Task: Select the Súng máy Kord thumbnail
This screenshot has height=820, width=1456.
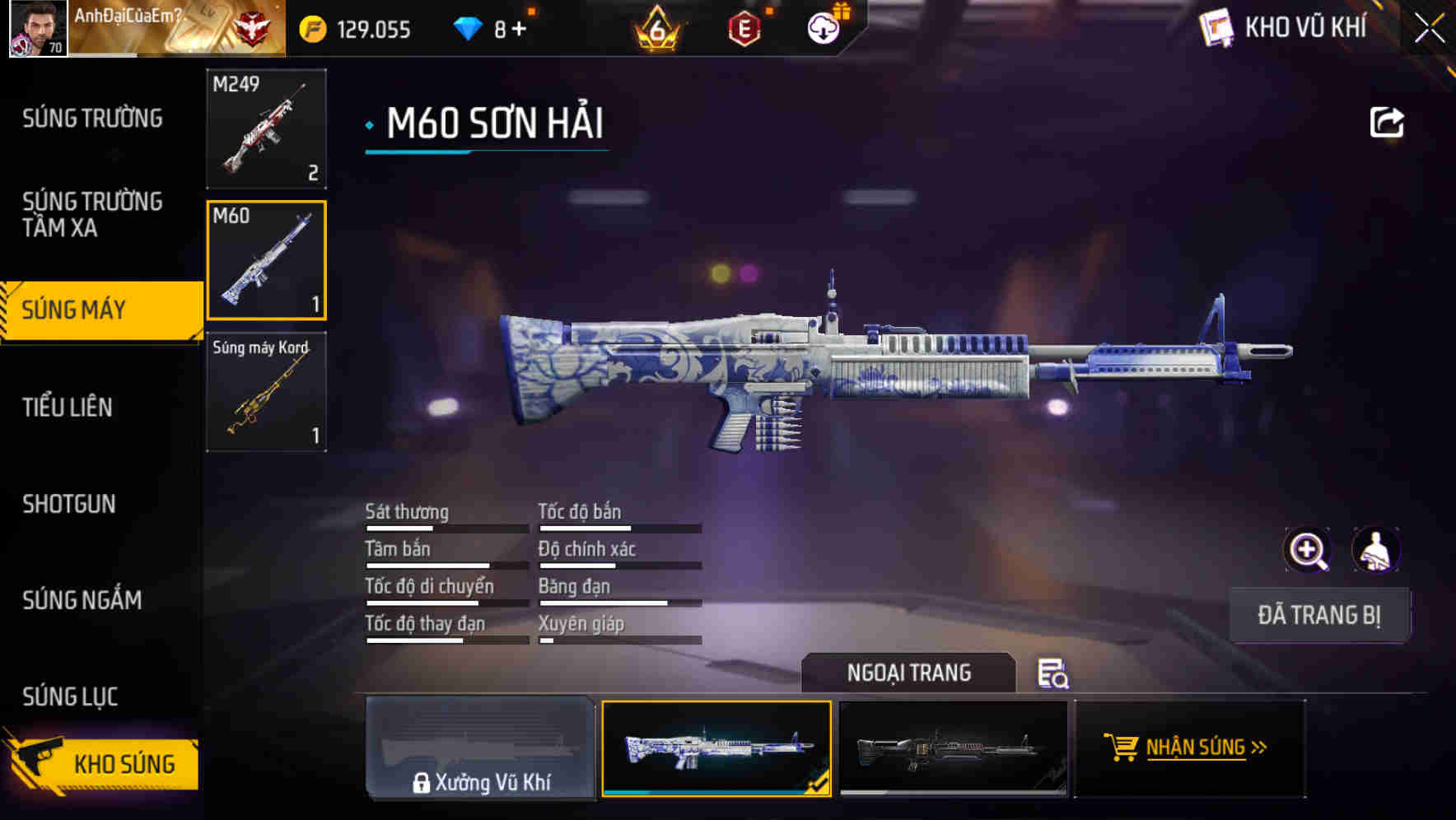Action: [266, 392]
